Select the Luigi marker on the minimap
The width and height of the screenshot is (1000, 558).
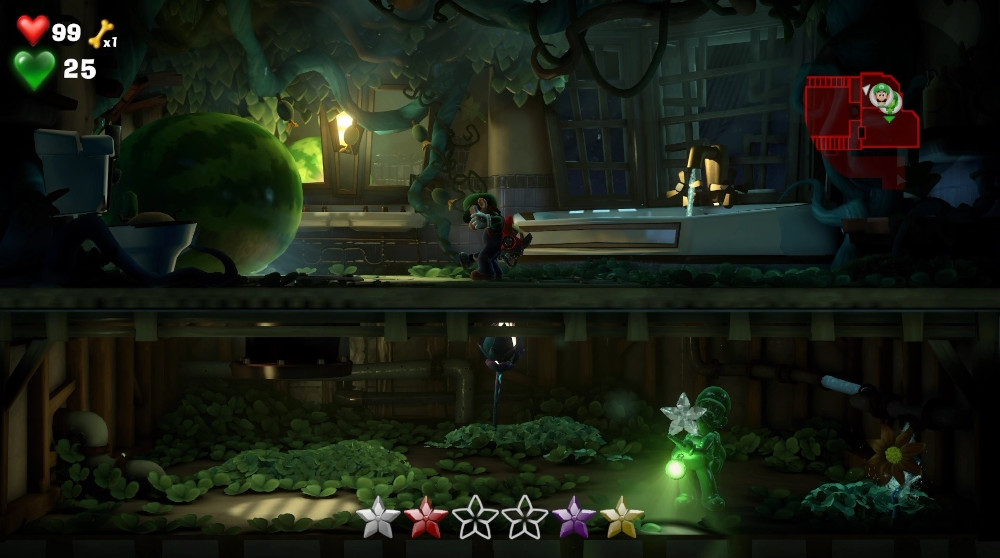click(883, 98)
